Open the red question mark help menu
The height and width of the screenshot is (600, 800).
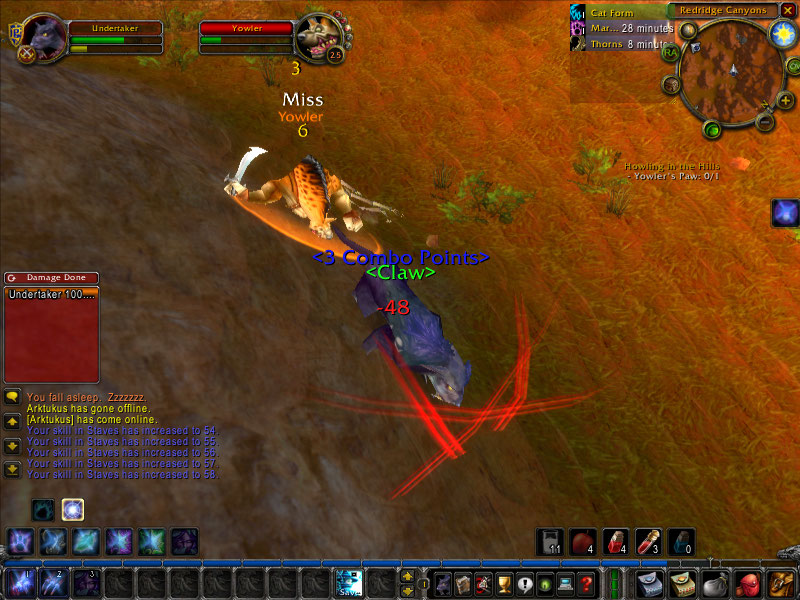(587, 583)
